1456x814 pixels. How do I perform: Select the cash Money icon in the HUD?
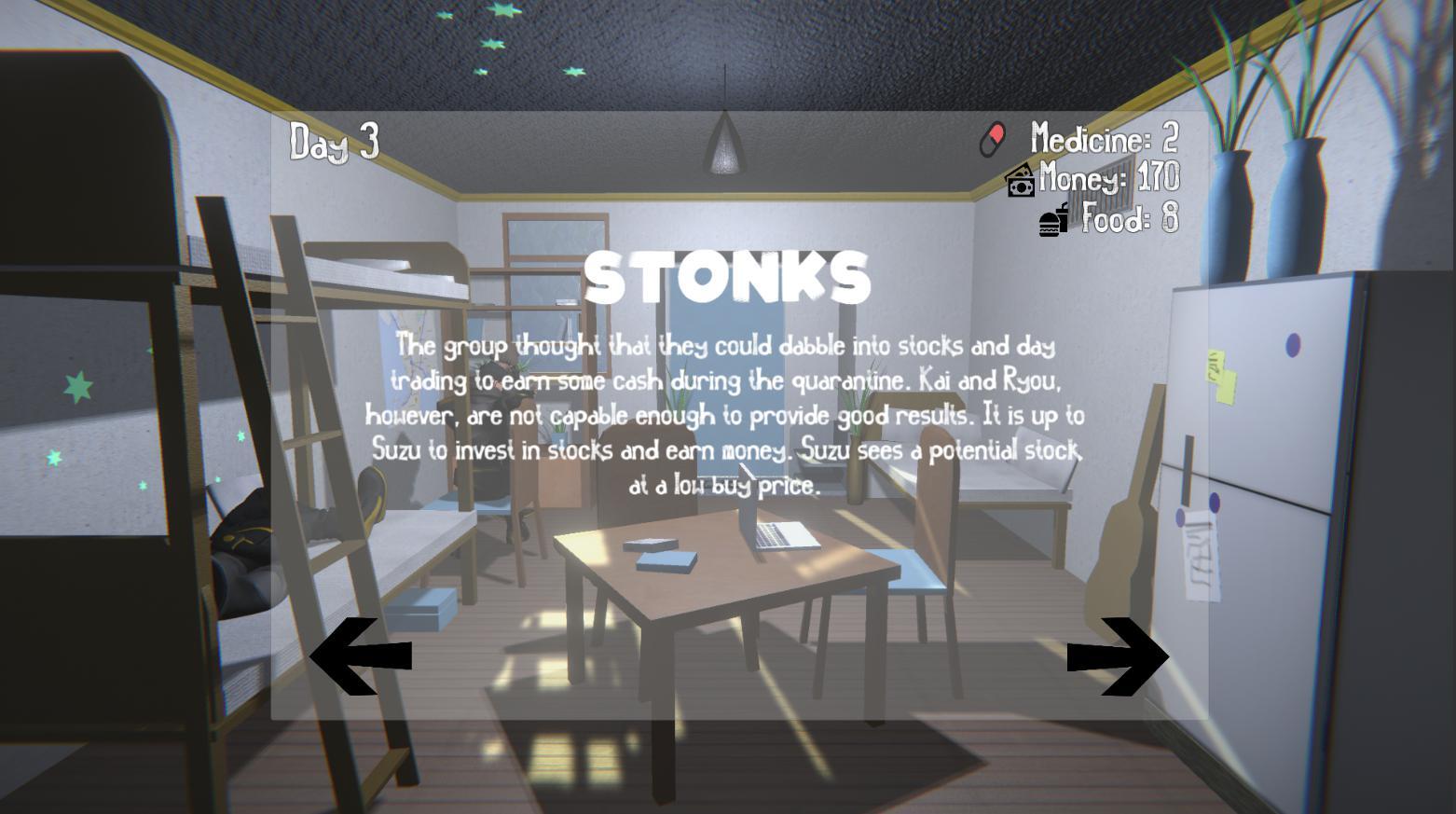click(1019, 181)
